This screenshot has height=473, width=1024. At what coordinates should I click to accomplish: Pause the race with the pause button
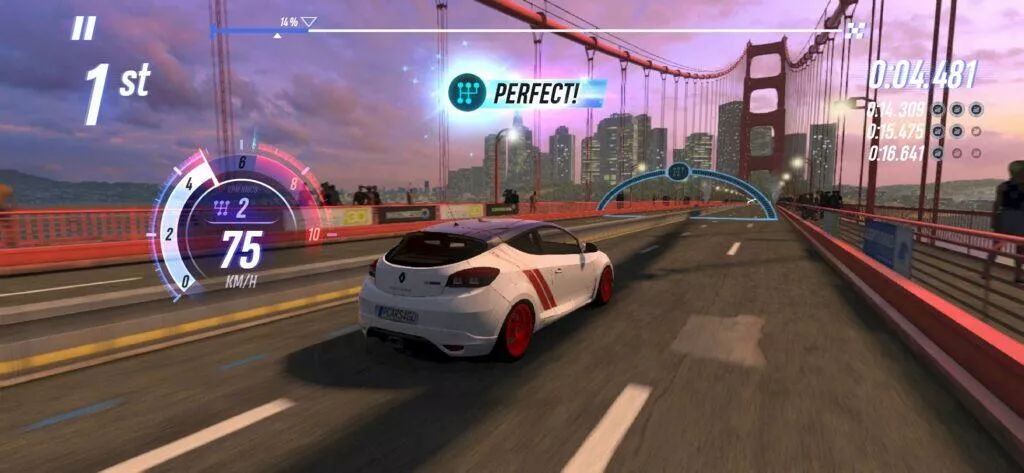click(x=83, y=29)
